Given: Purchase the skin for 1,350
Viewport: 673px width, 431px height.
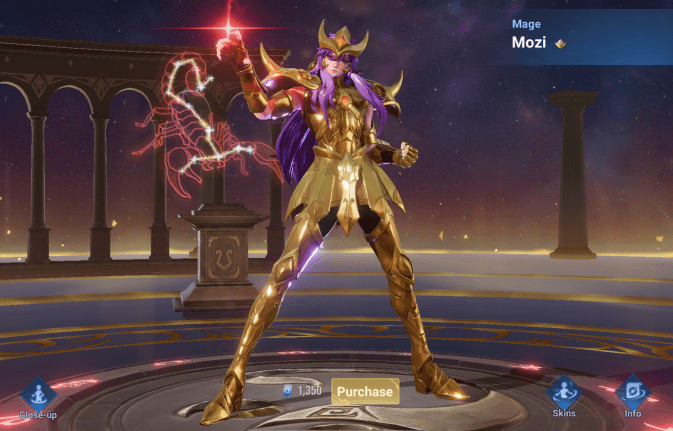Looking at the screenshot, I should coord(365,391).
